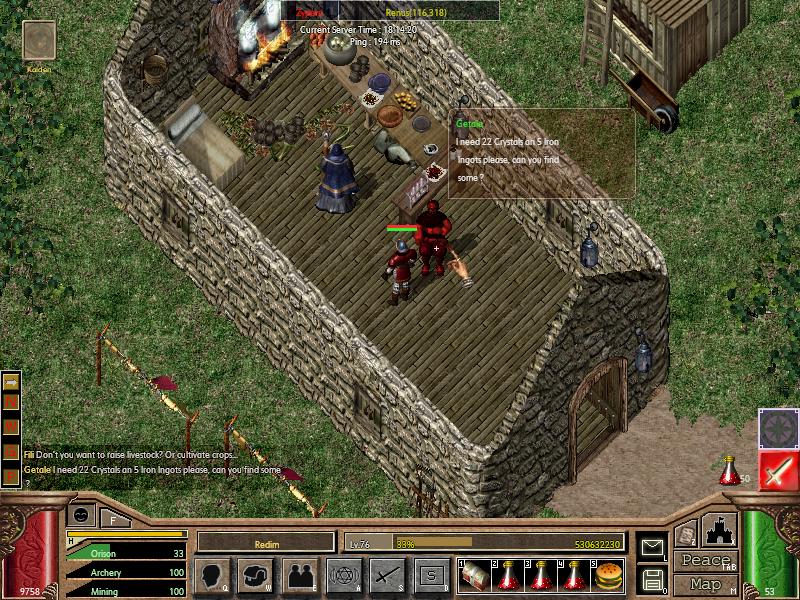This screenshot has width=800, height=600.
Task: Toggle the Peace mode button
Action: pos(705,561)
